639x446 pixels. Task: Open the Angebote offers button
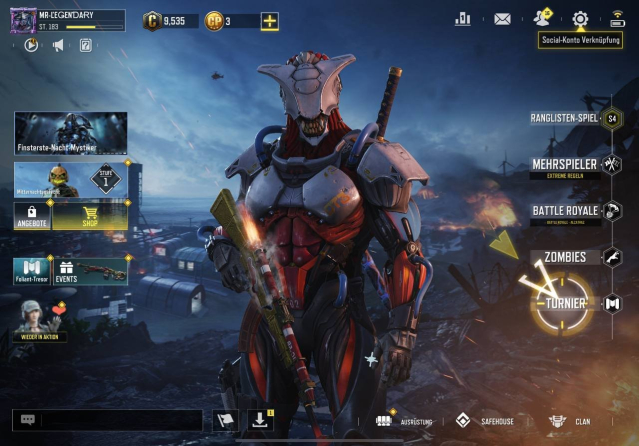coord(33,215)
